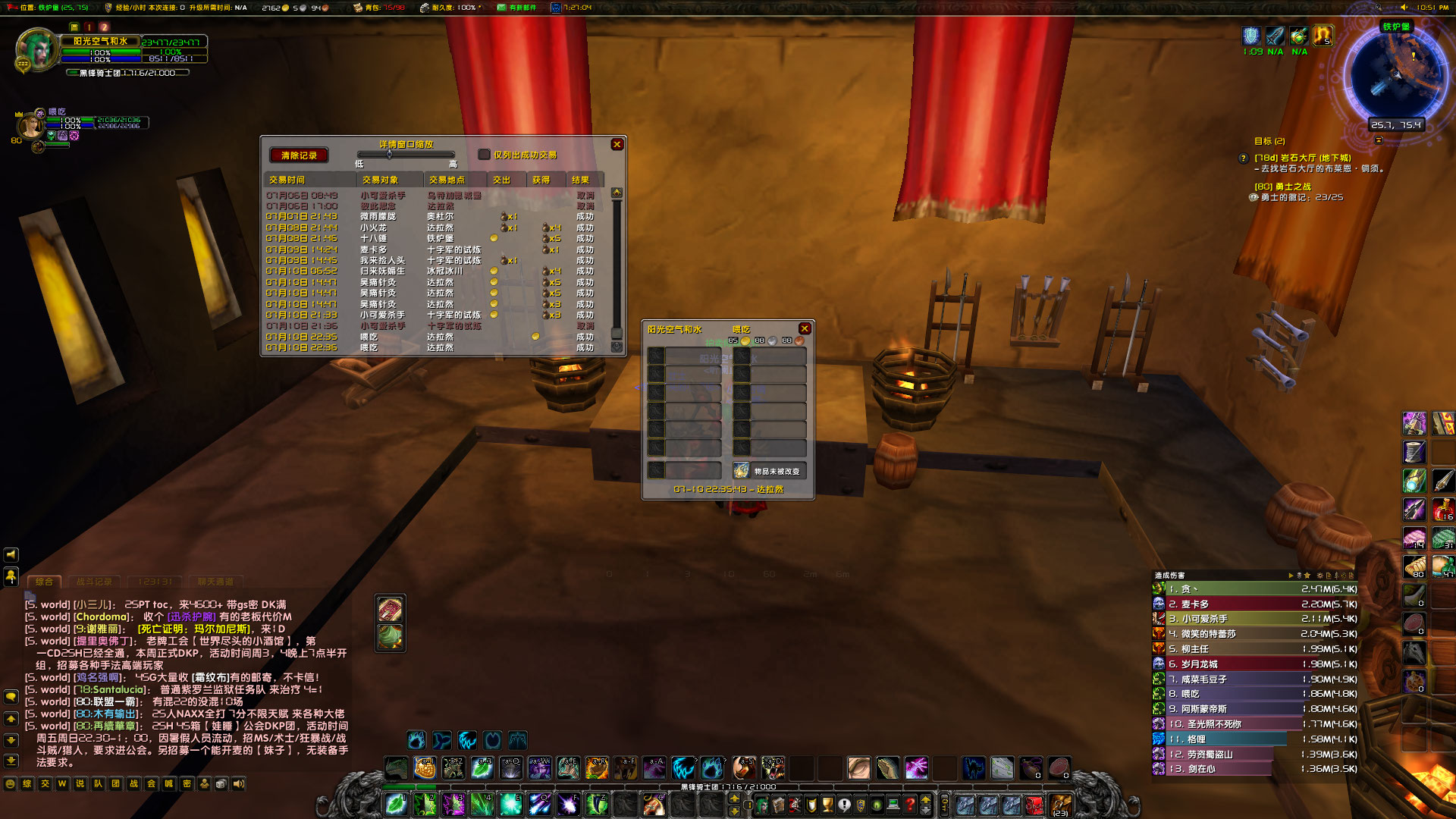Click the 物品未被改变 button in the trade window
This screenshot has height=819, width=1456.
(x=770, y=470)
